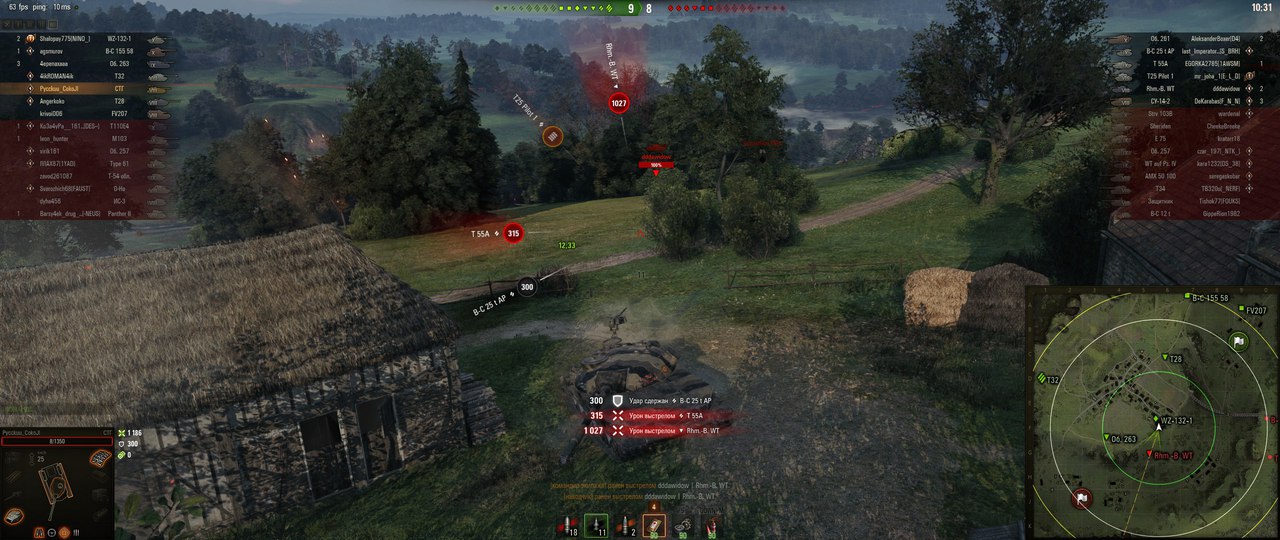Select Angerkoko's T28 row in allied list
The width and height of the screenshot is (1280, 540).
click(90, 101)
